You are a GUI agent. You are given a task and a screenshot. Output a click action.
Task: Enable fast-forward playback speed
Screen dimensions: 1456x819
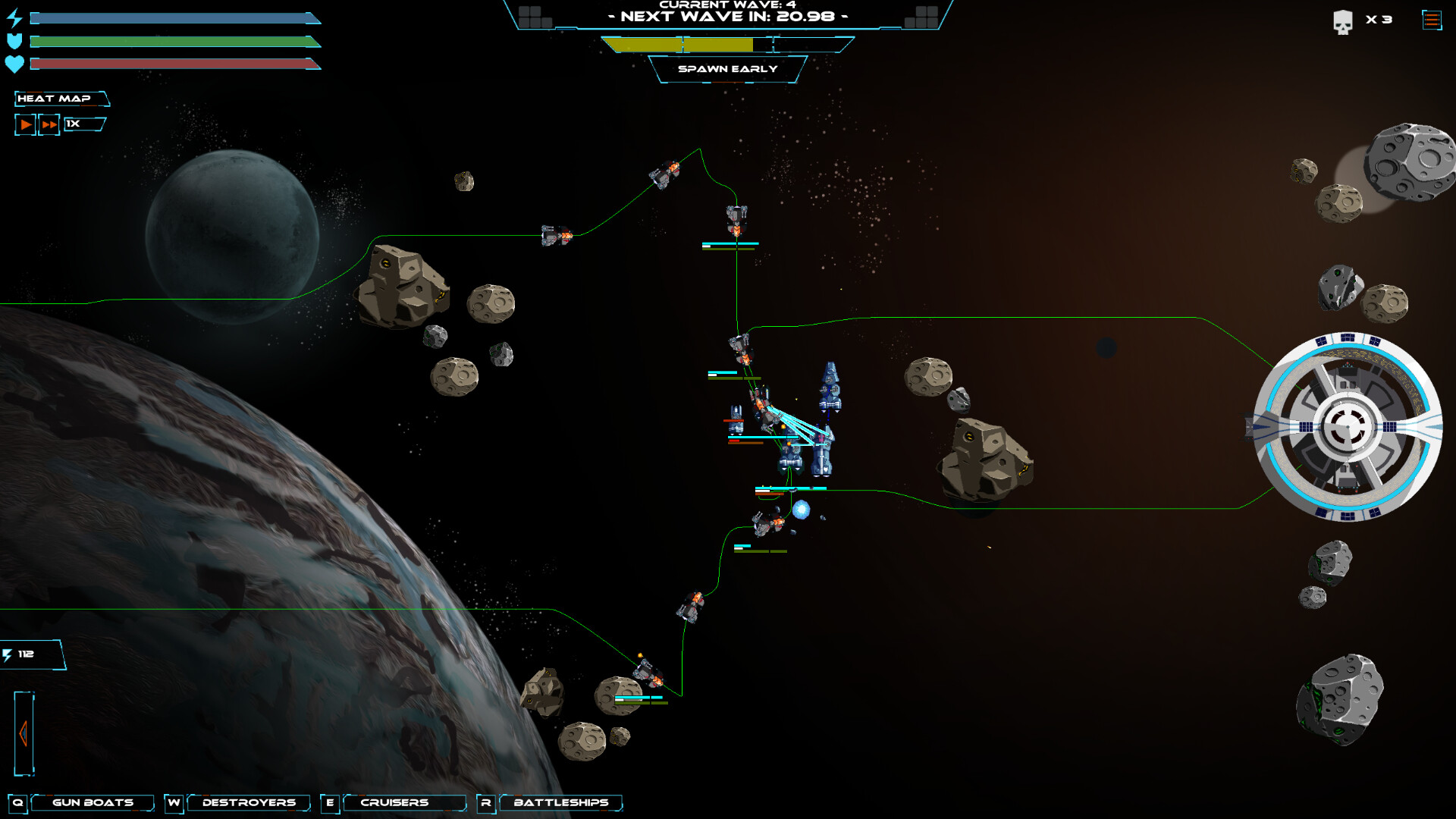(x=48, y=124)
